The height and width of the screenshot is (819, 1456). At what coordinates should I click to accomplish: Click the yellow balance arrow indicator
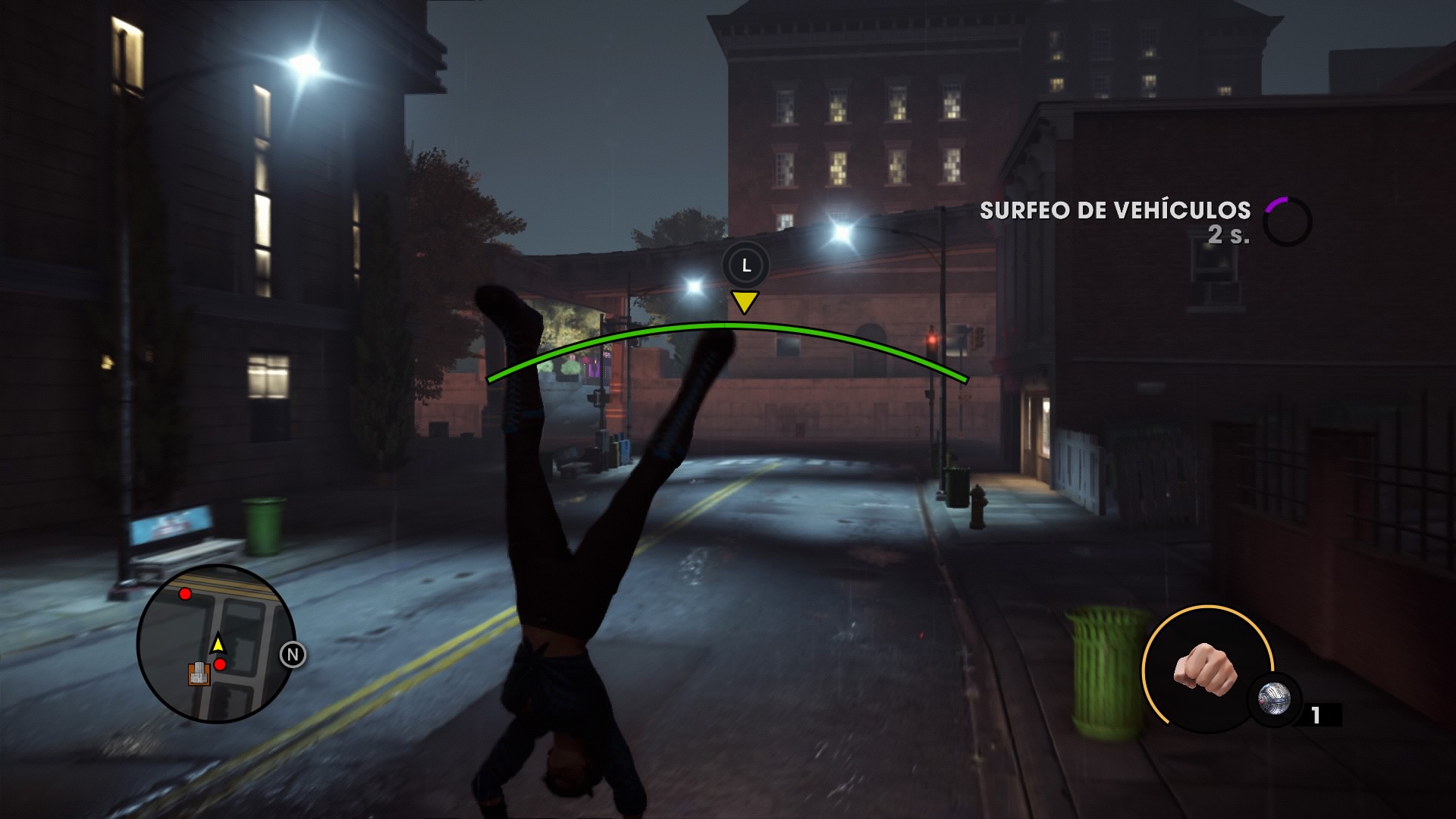pos(744,303)
